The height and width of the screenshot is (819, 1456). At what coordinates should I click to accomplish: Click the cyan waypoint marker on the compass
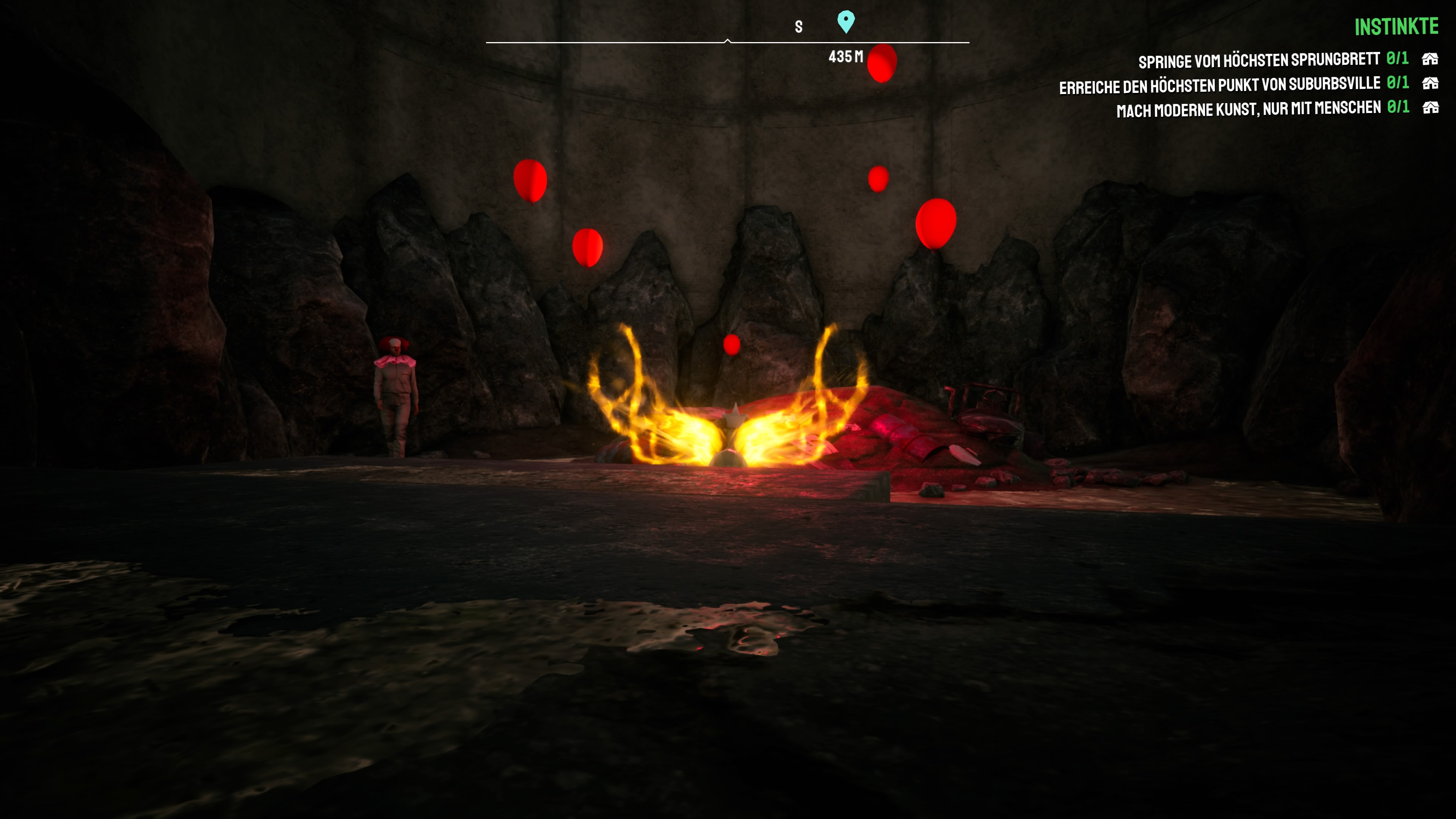click(x=846, y=22)
